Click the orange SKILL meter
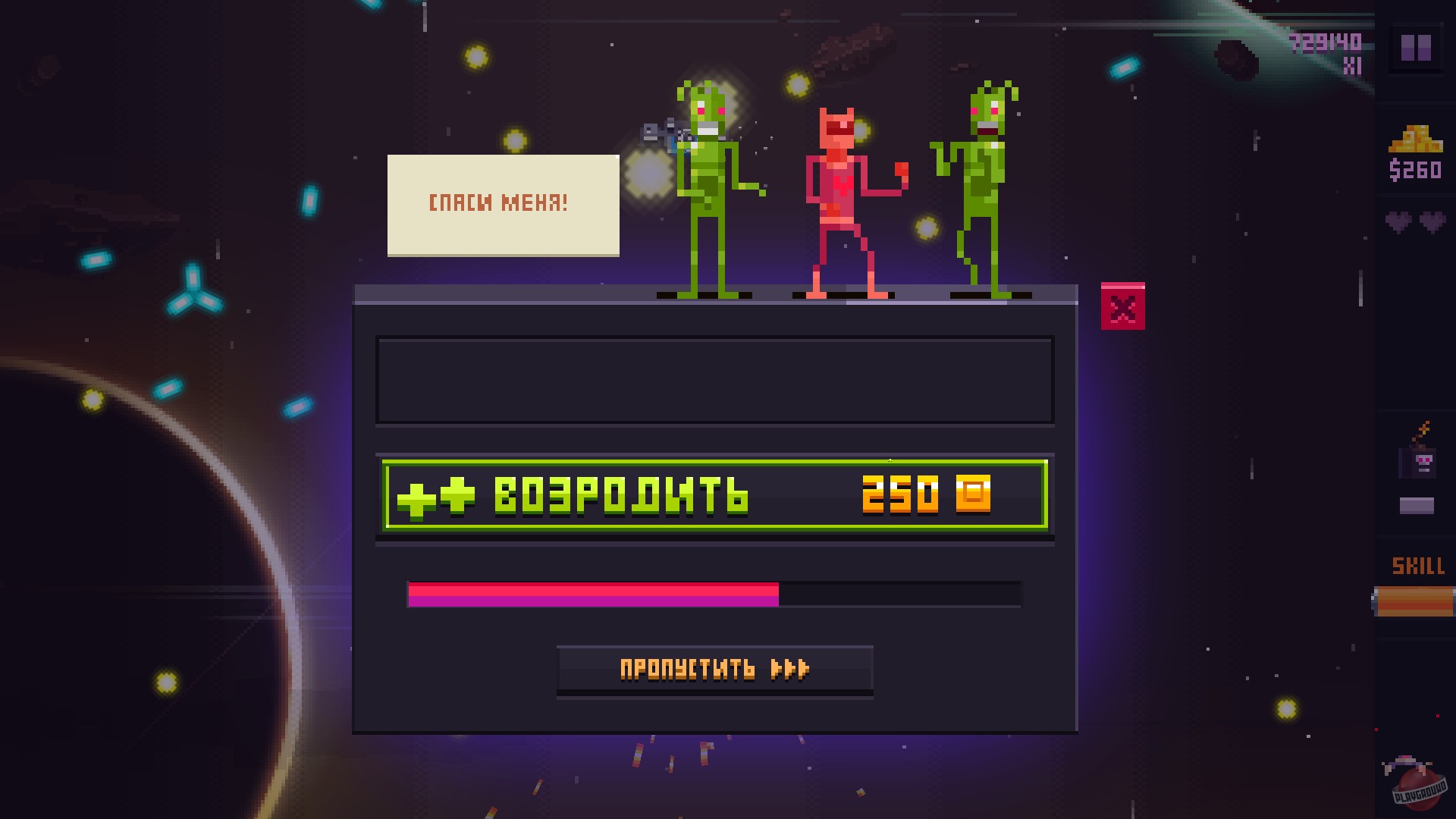The height and width of the screenshot is (819, 1456). point(1418,599)
